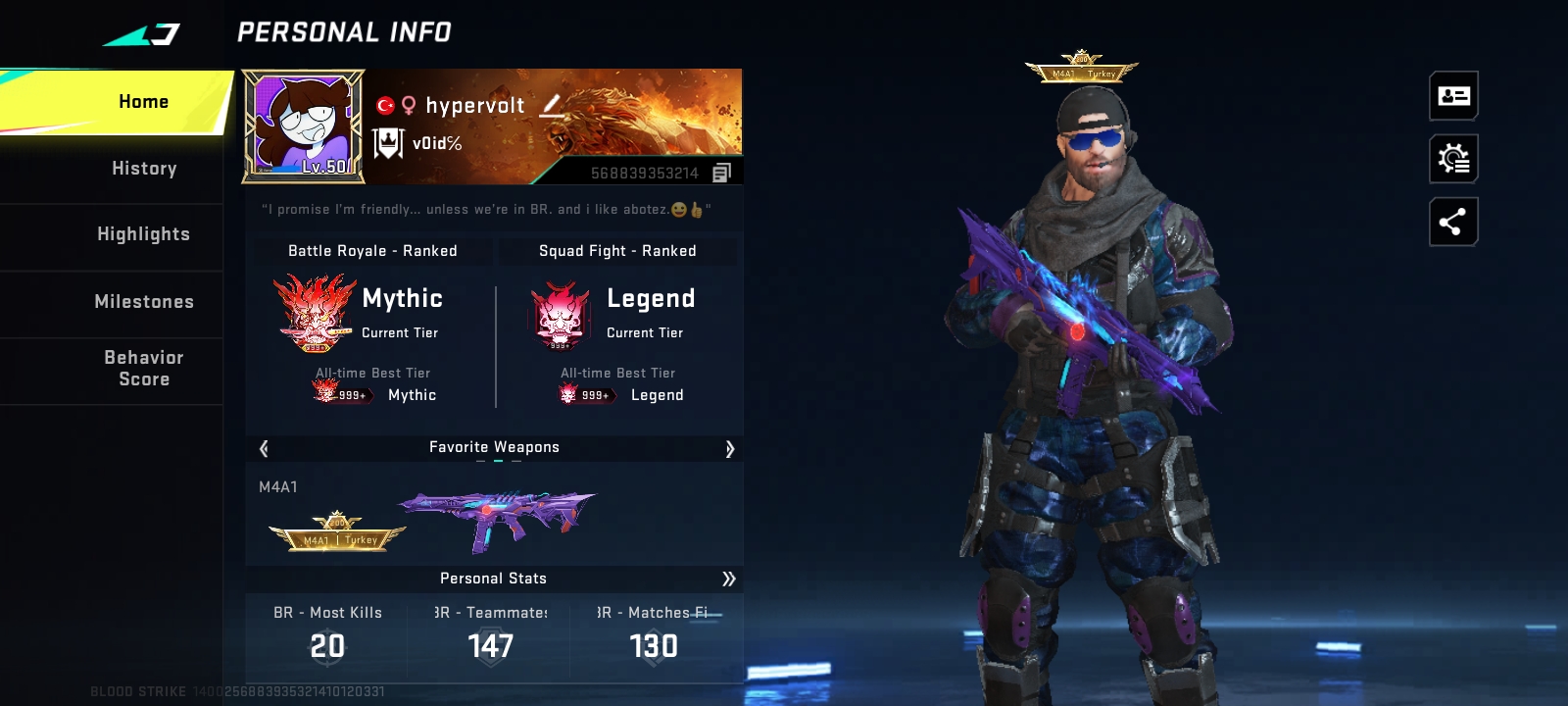Viewport: 1568px width, 706px height.
Task: Open the profile settings gear icon
Action: coord(1453,159)
